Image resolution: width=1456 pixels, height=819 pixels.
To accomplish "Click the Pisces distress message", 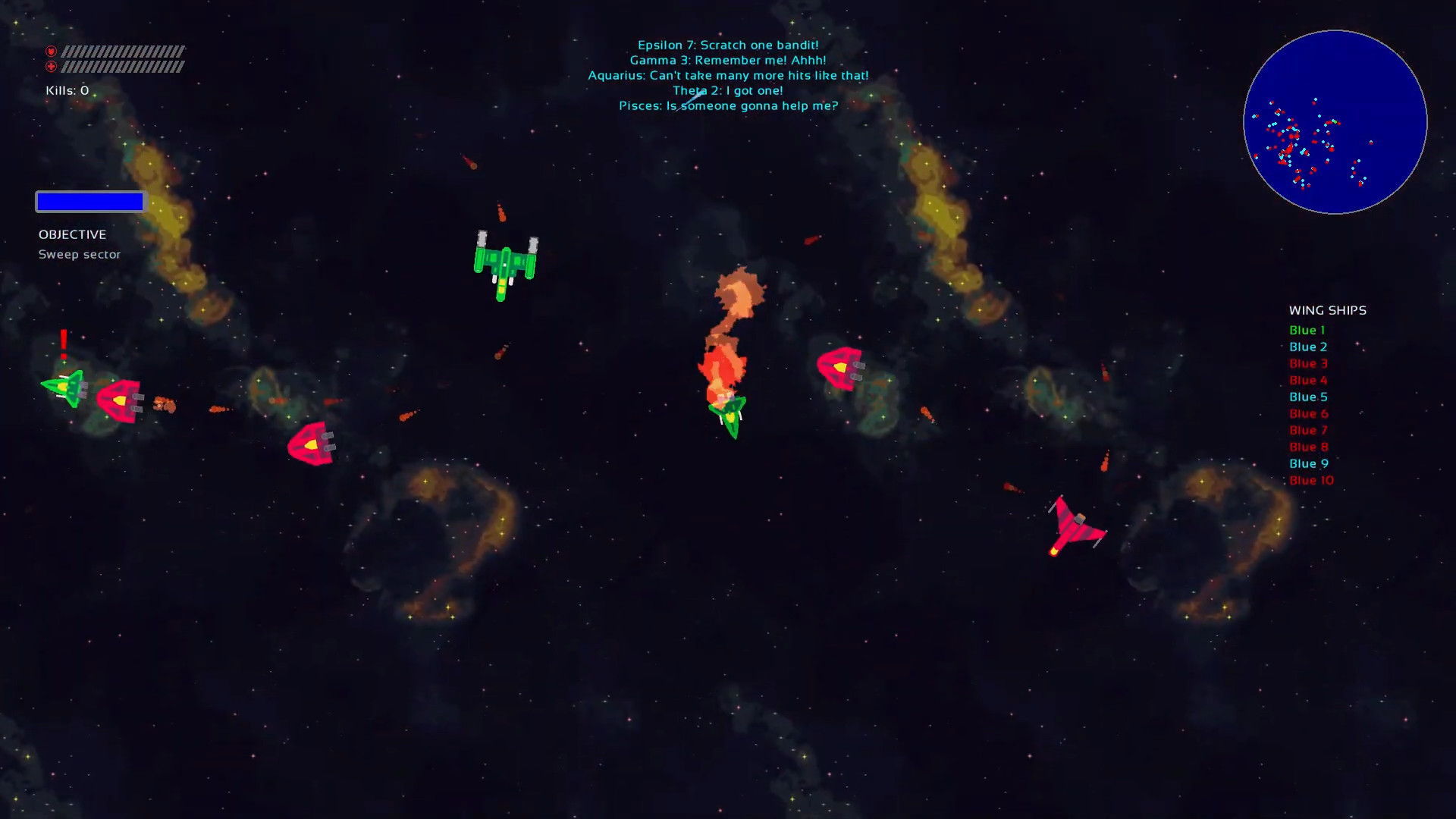I will tap(727, 105).
